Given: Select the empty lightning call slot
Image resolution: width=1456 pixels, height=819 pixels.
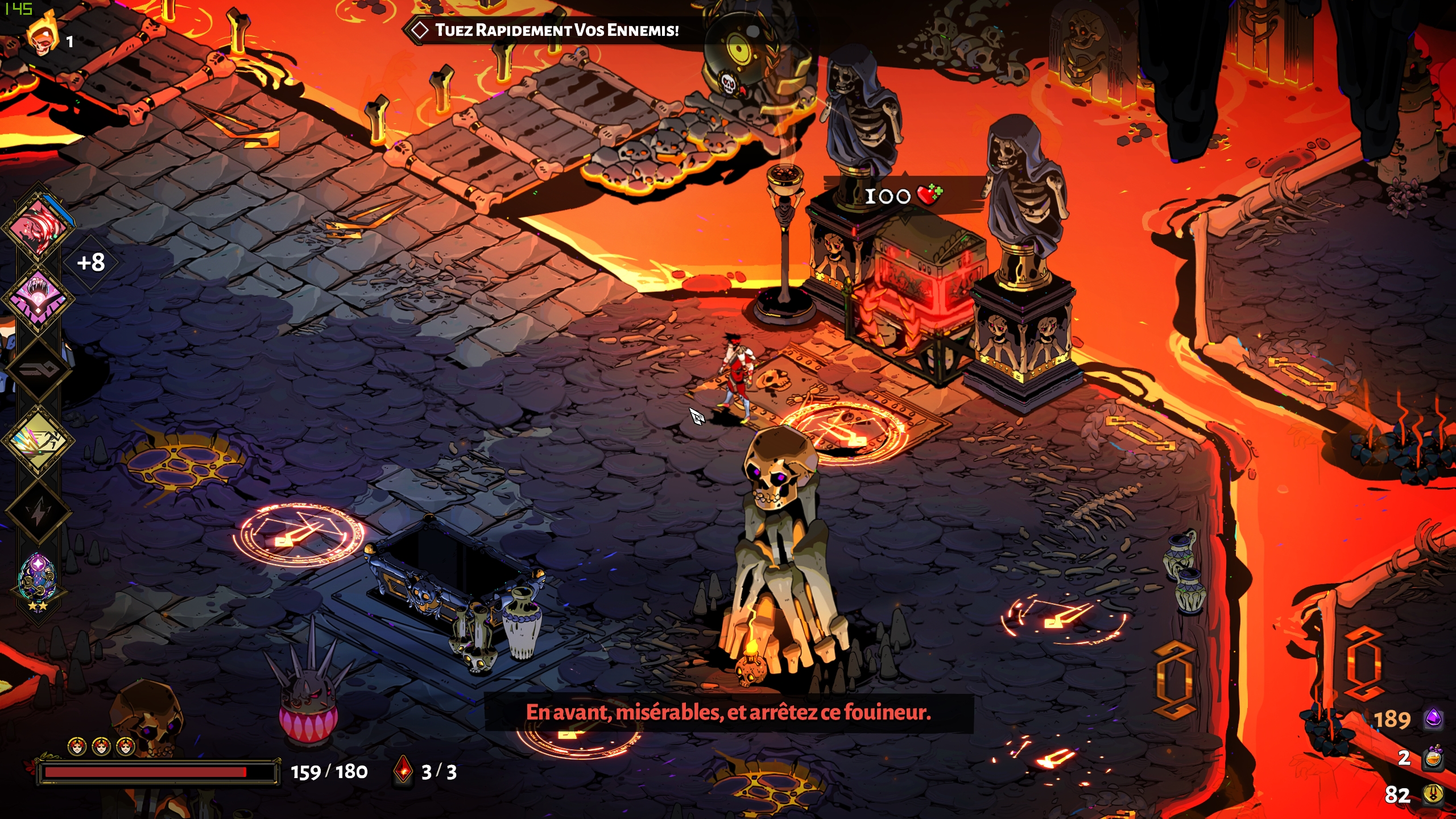Looking at the screenshot, I should (x=39, y=512).
